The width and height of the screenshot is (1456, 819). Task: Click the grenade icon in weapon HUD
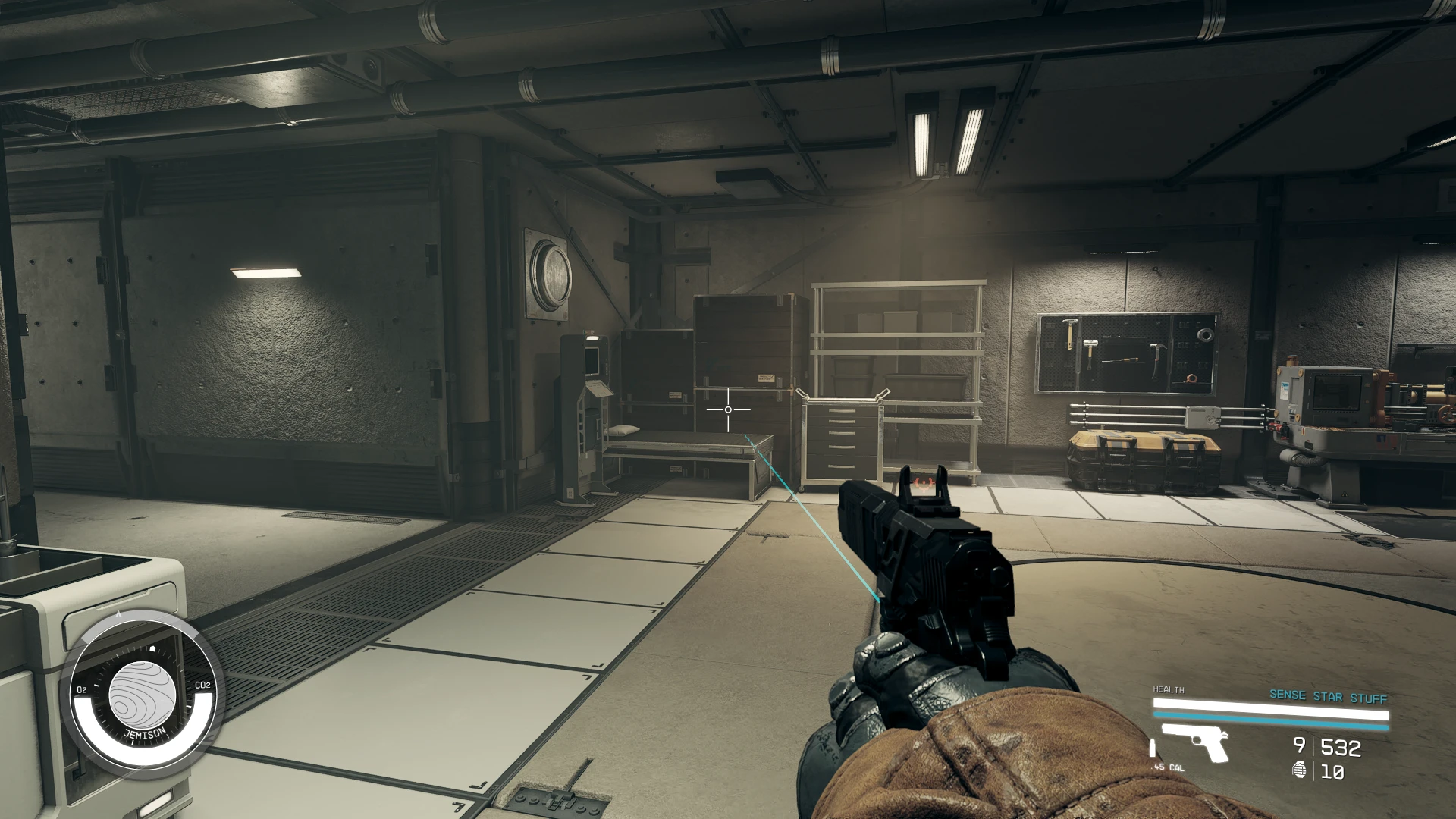coord(1300,771)
